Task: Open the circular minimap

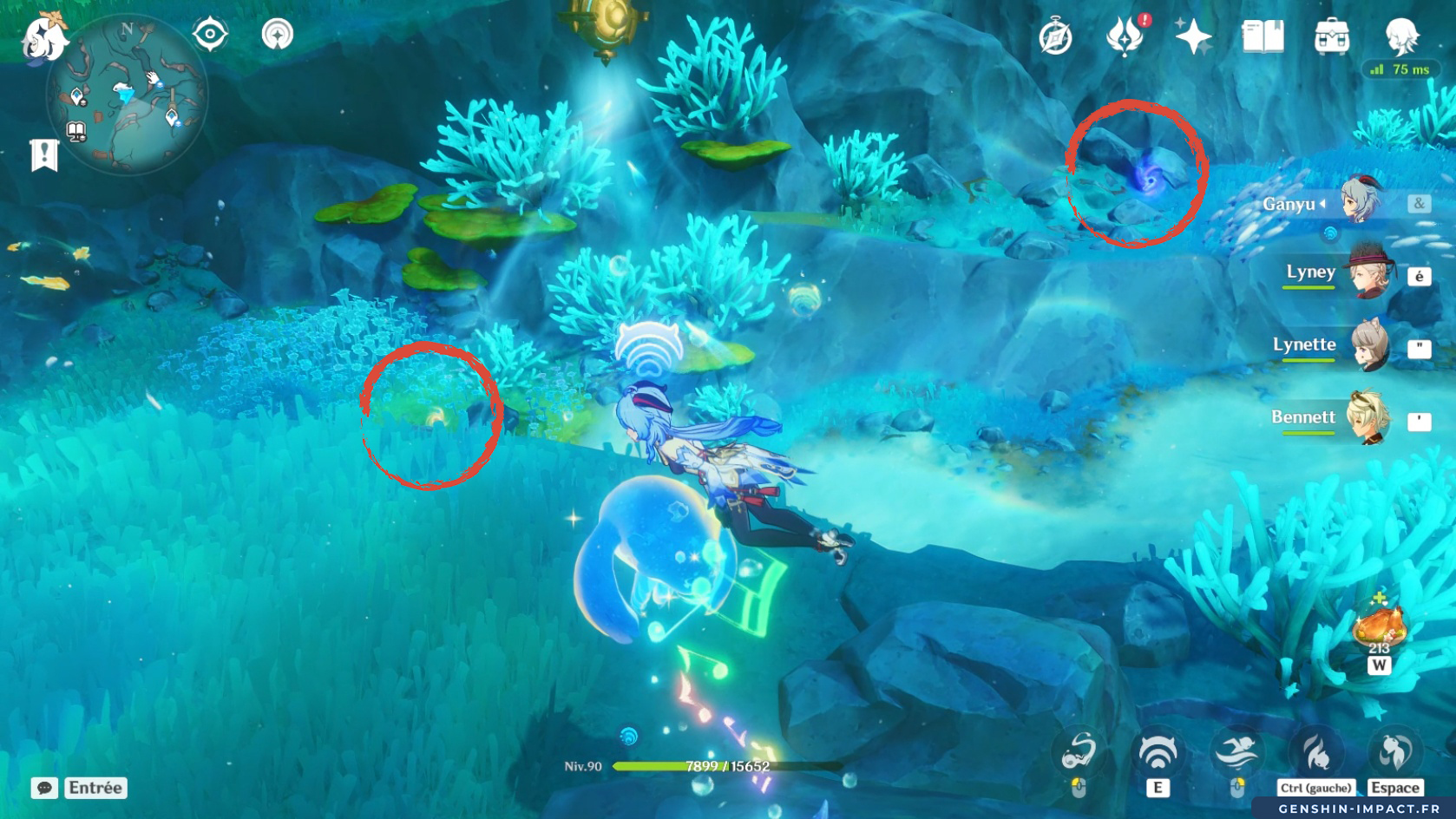Action: 127,95
